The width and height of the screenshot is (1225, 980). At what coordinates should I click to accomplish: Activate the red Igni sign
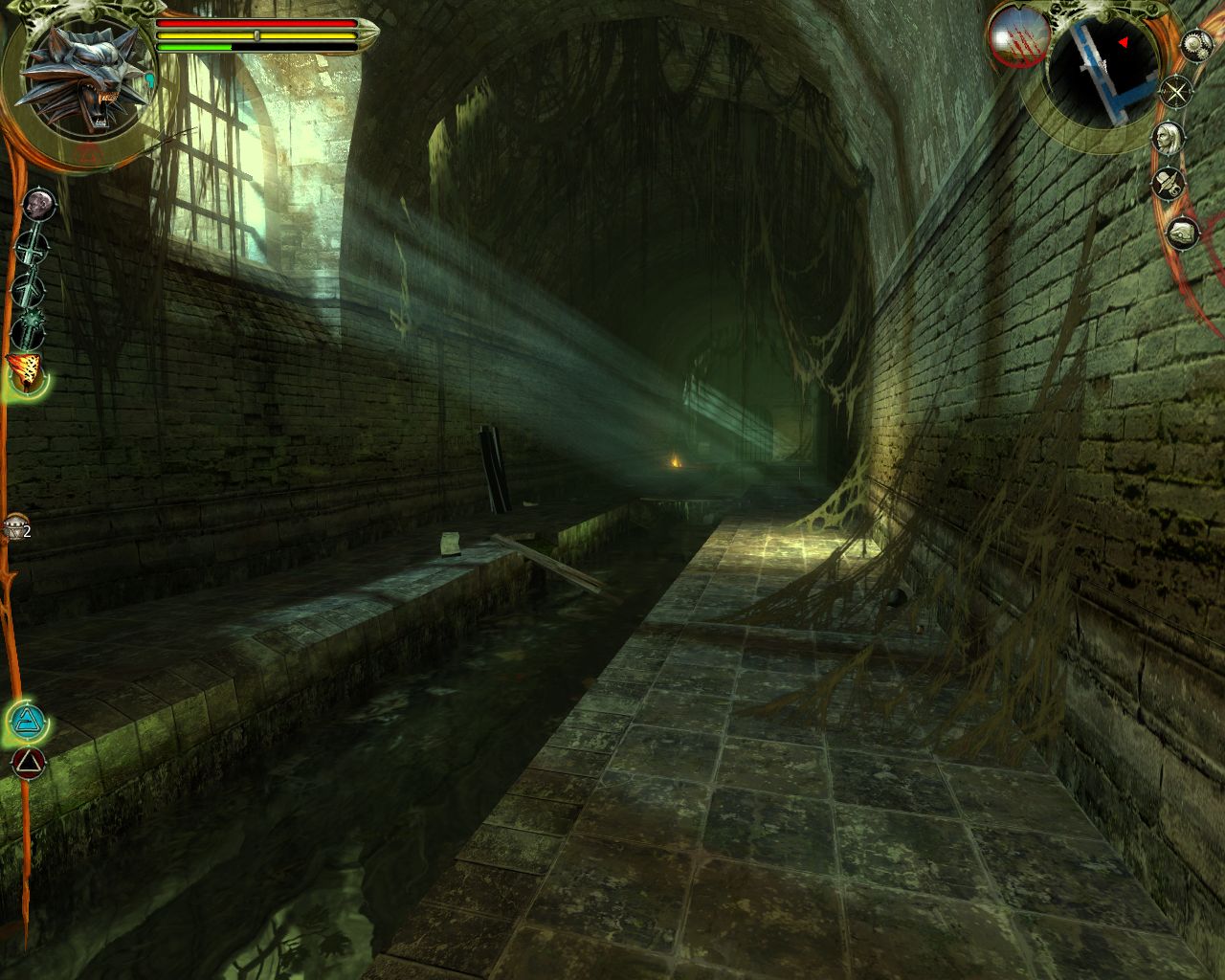(x=28, y=763)
